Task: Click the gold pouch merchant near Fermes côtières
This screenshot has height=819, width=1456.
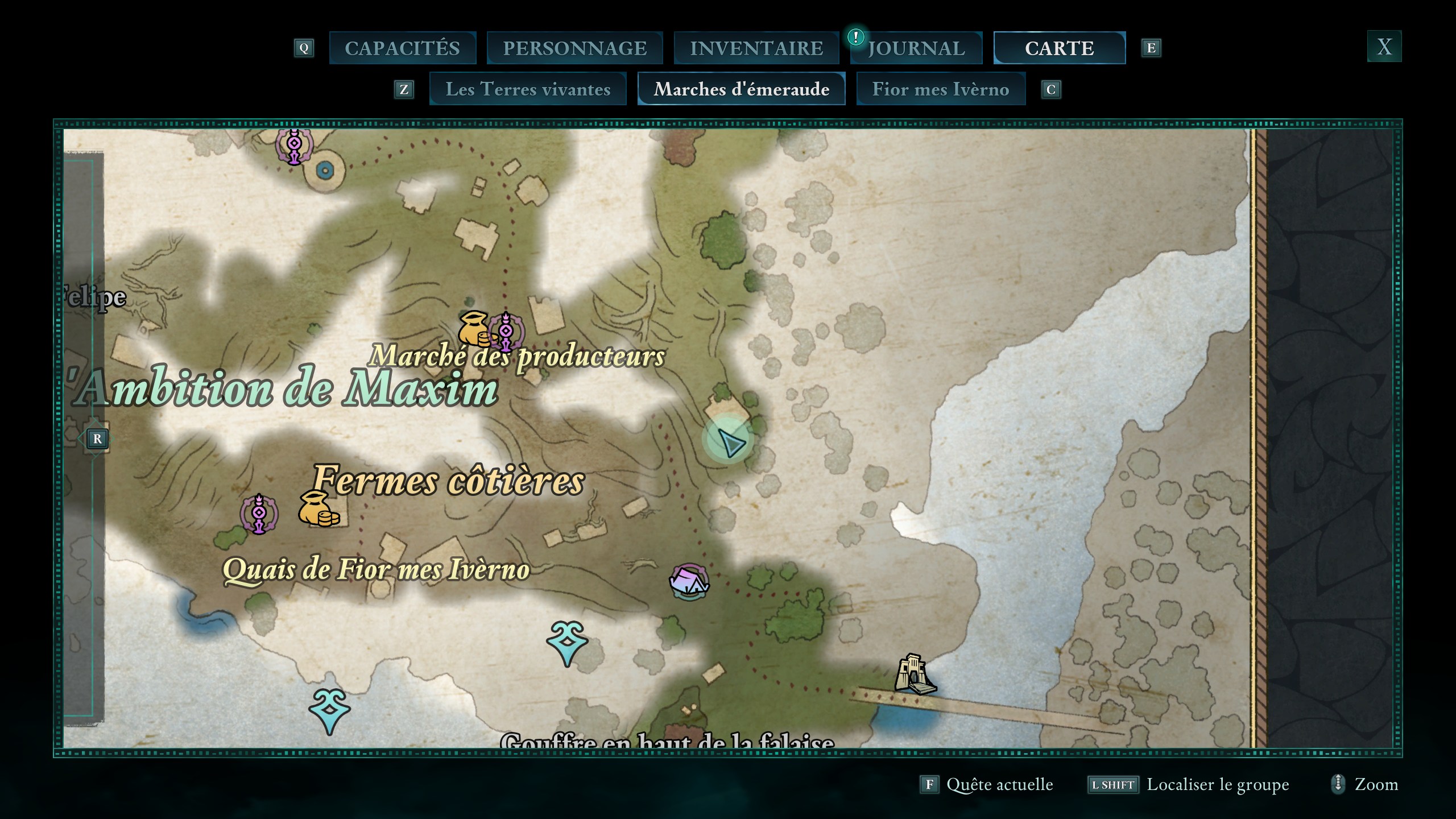Action: click(317, 509)
